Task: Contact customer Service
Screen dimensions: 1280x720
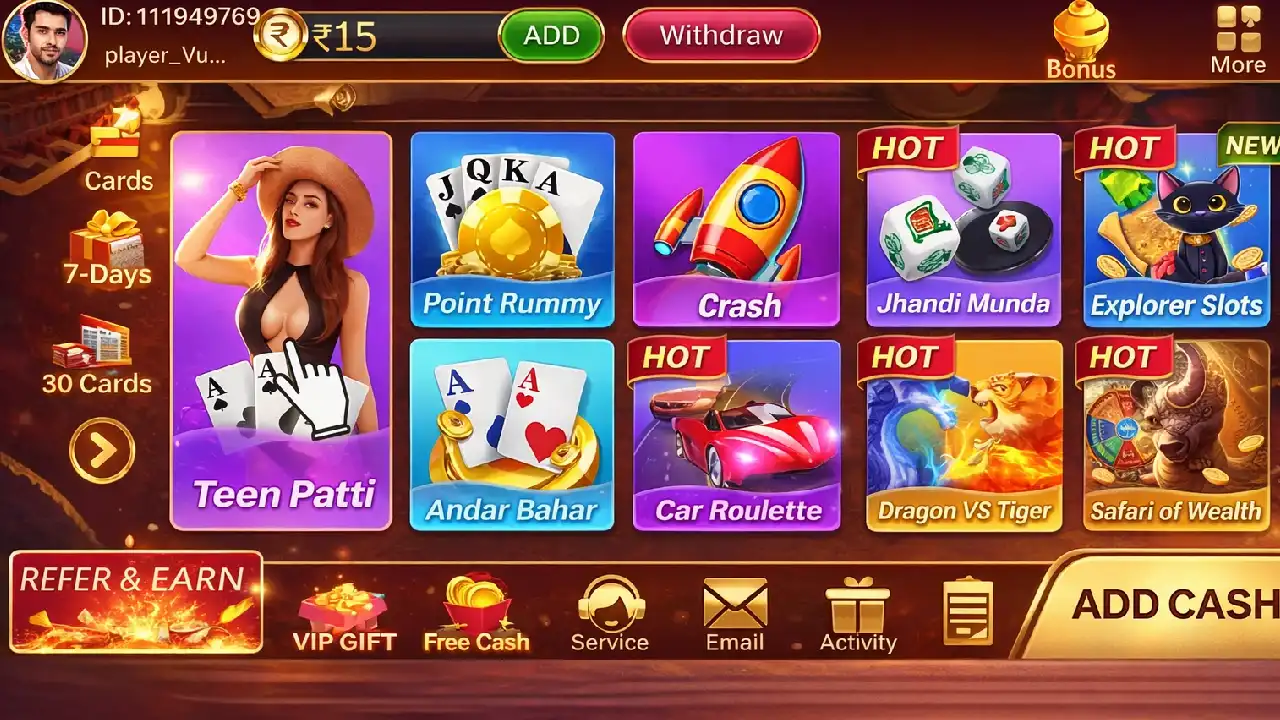Action: click(609, 614)
